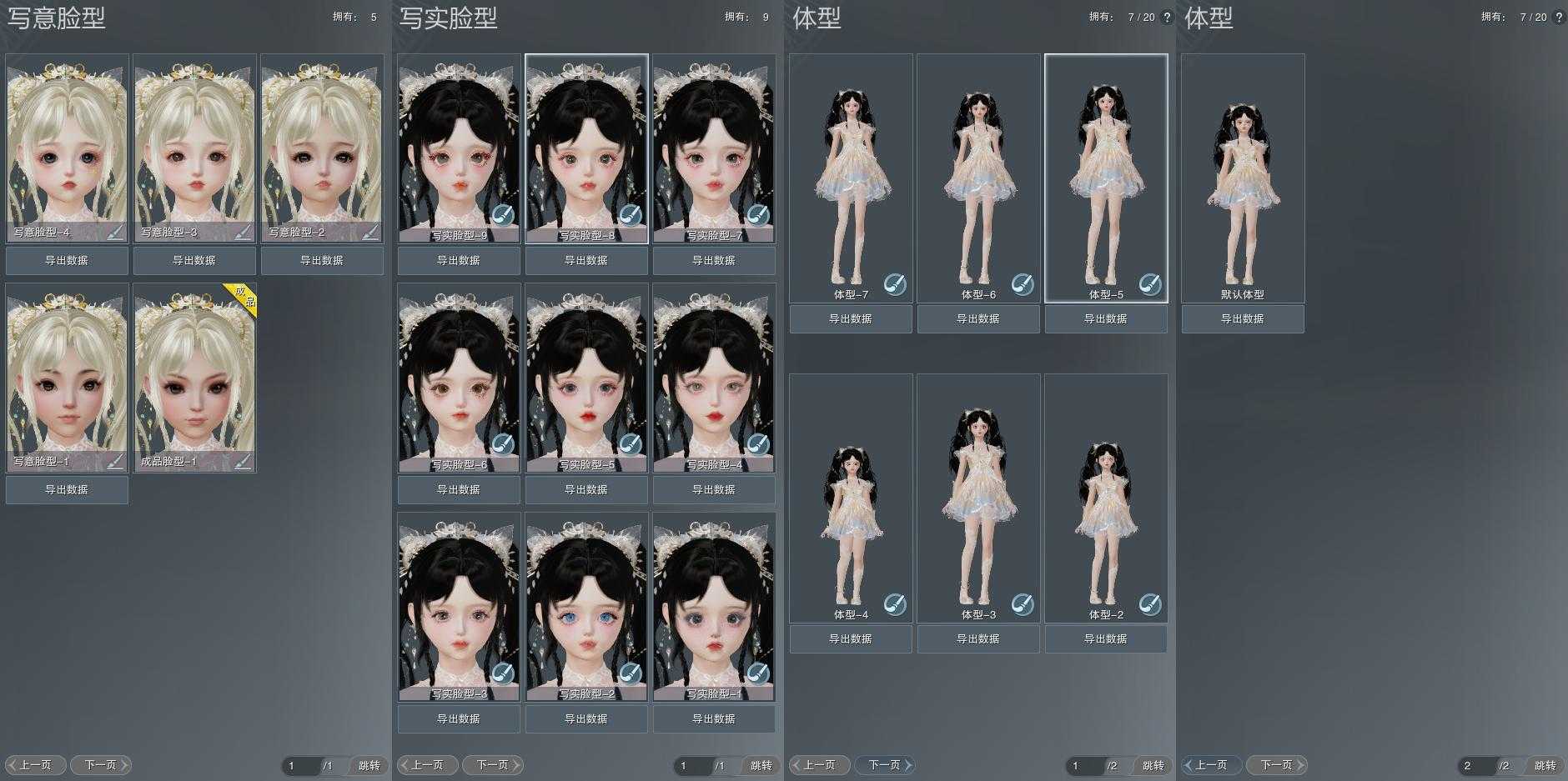Export data for 体型-2

pyautogui.click(x=1106, y=639)
